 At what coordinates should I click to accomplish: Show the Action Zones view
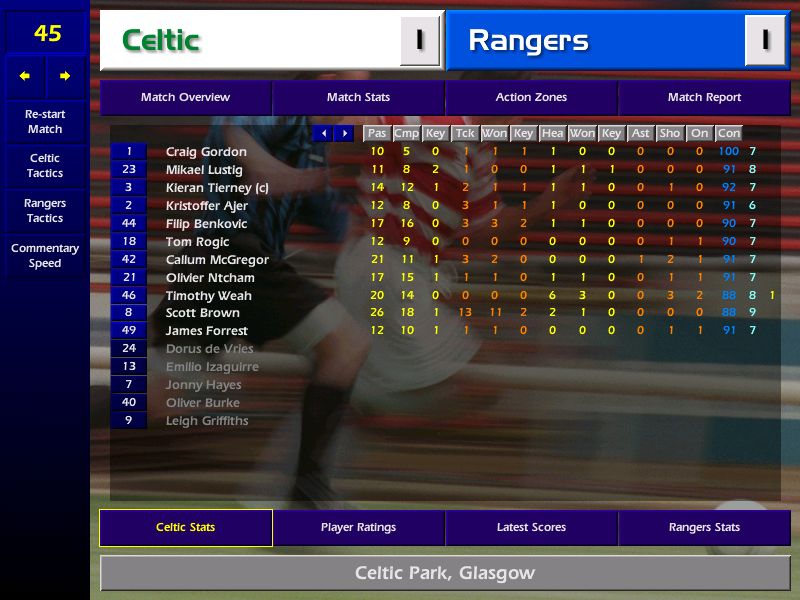531,98
